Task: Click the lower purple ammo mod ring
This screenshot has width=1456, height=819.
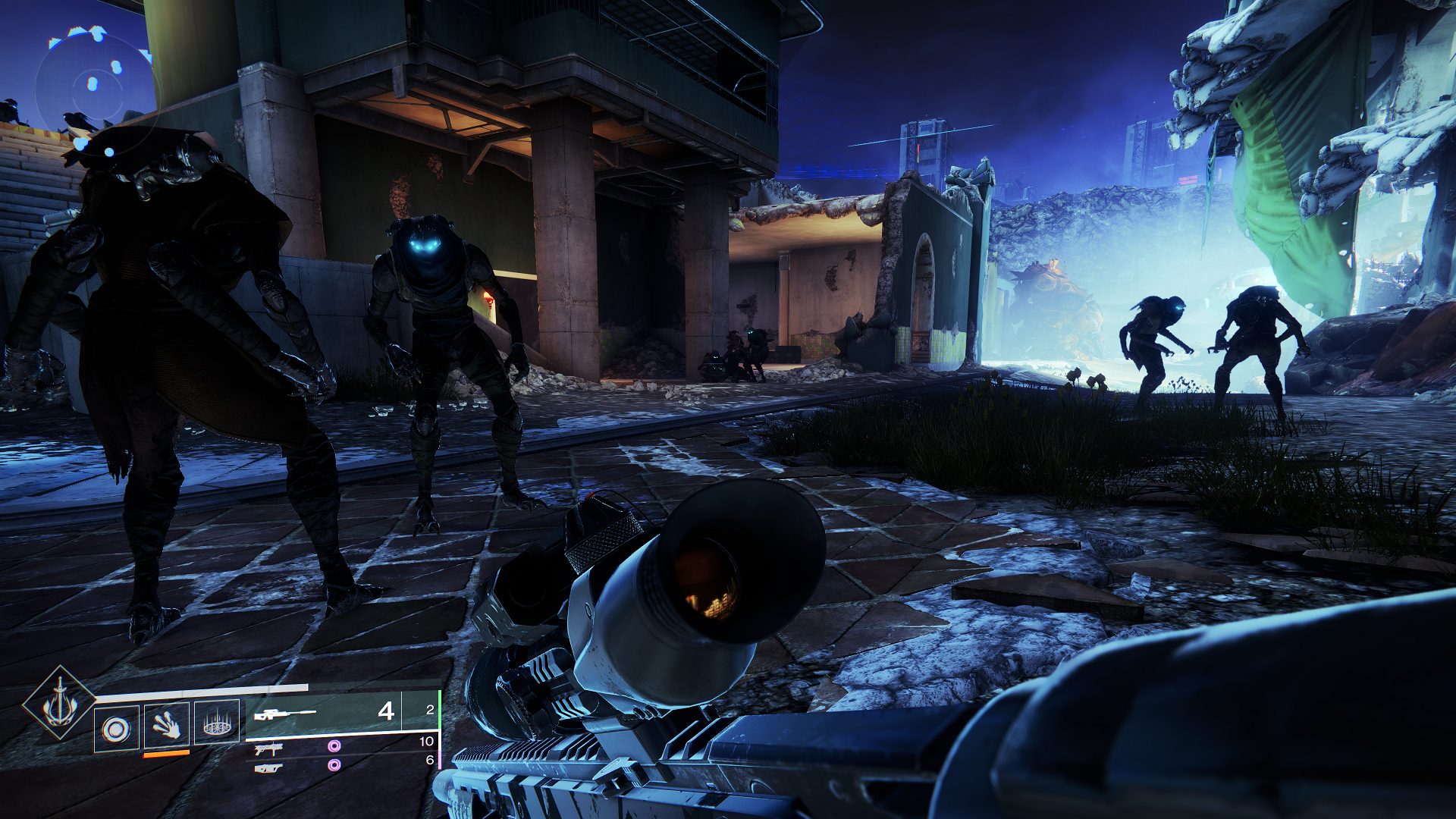Action: tap(334, 765)
